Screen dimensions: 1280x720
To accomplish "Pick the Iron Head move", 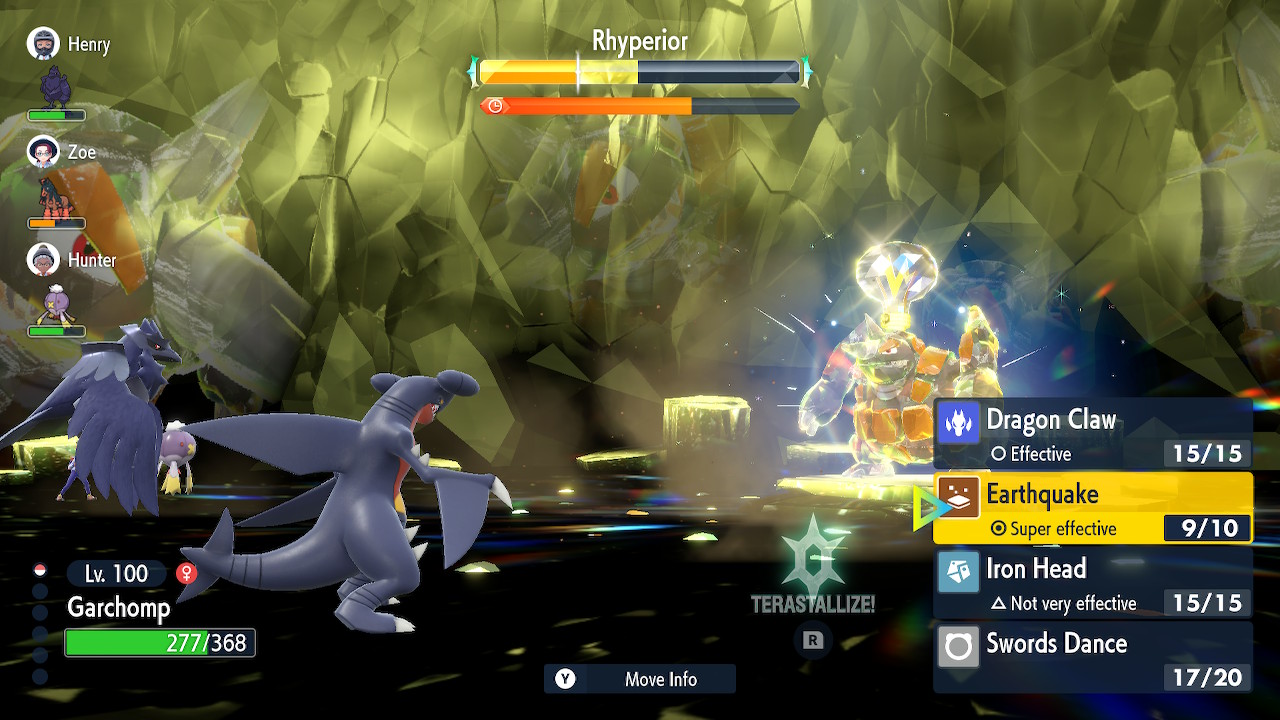I will [x=1092, y=583].
